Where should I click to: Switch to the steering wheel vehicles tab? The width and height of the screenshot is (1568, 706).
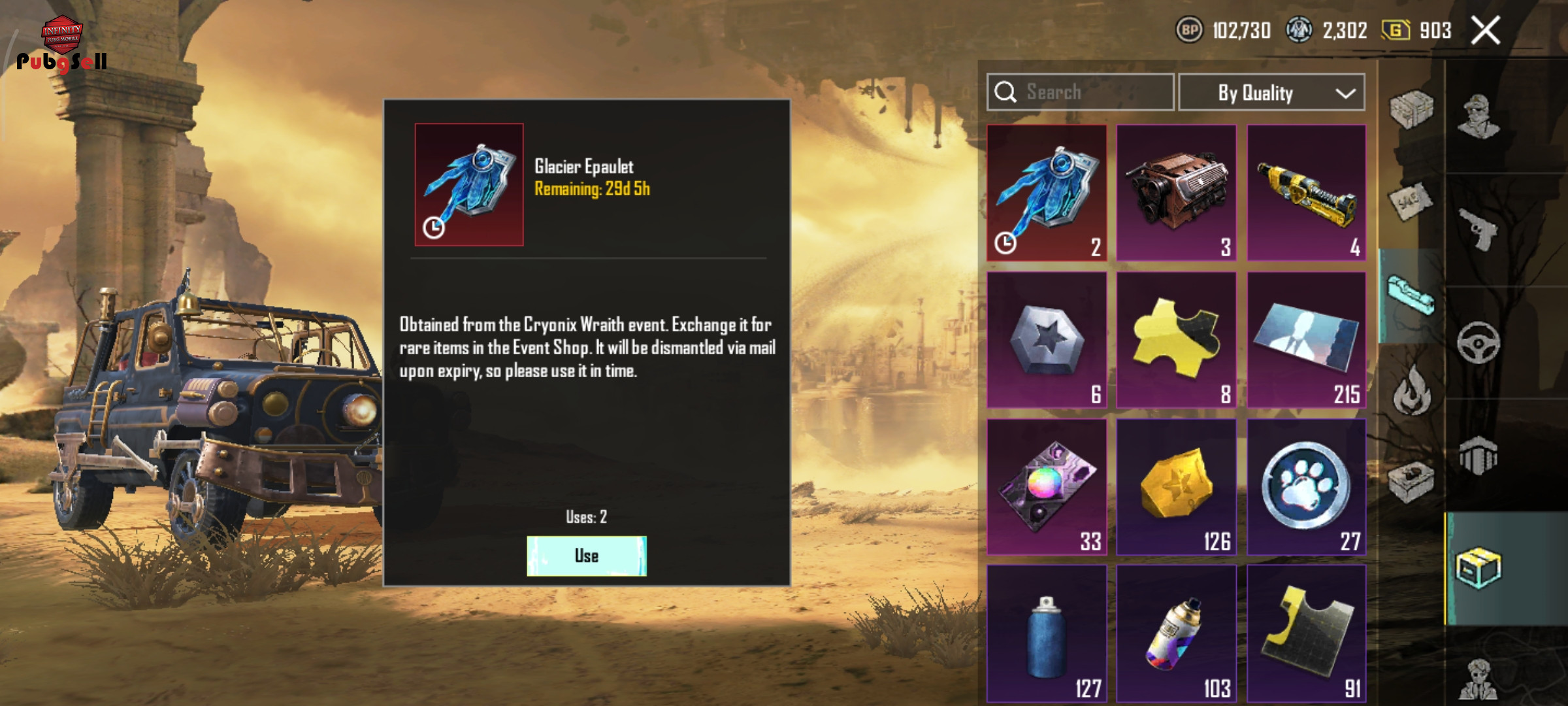pos(1478,343)
